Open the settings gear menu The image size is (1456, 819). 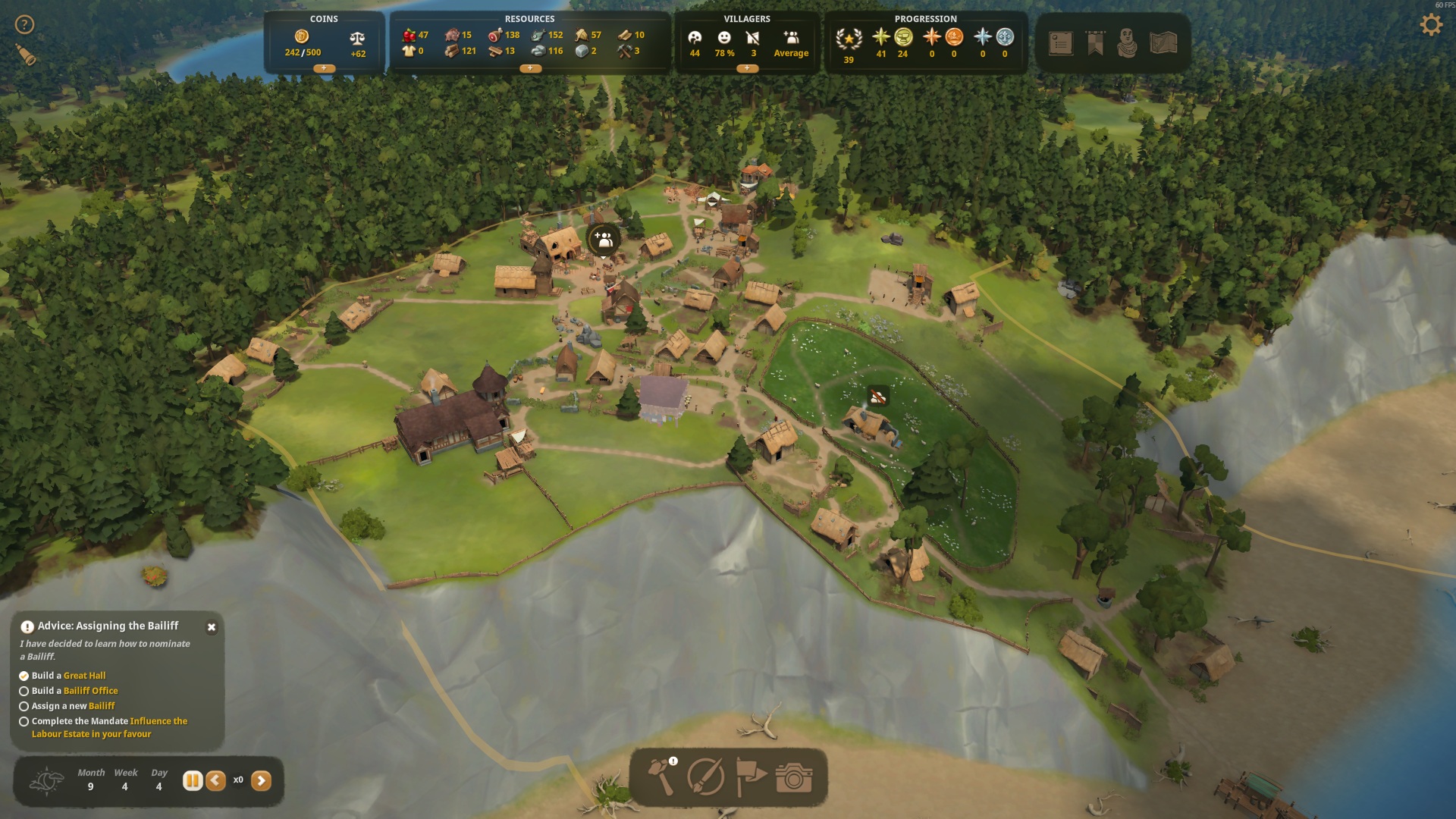click(x=1430, y=25)
